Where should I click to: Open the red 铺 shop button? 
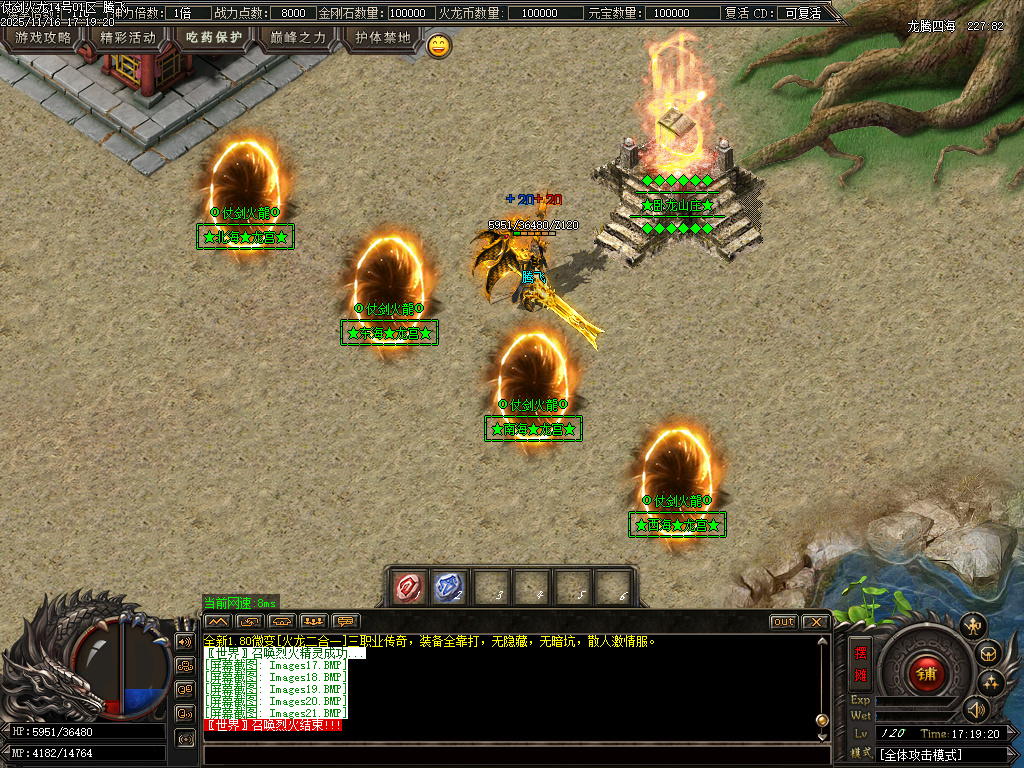926,673
